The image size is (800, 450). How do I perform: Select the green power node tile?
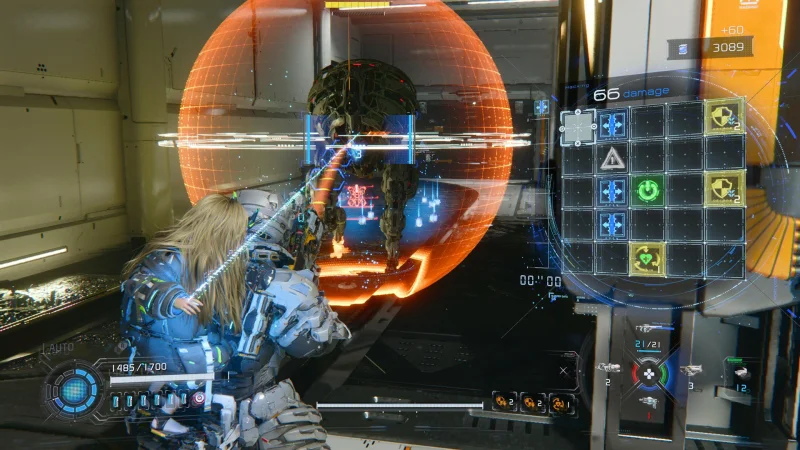(648, 190)
